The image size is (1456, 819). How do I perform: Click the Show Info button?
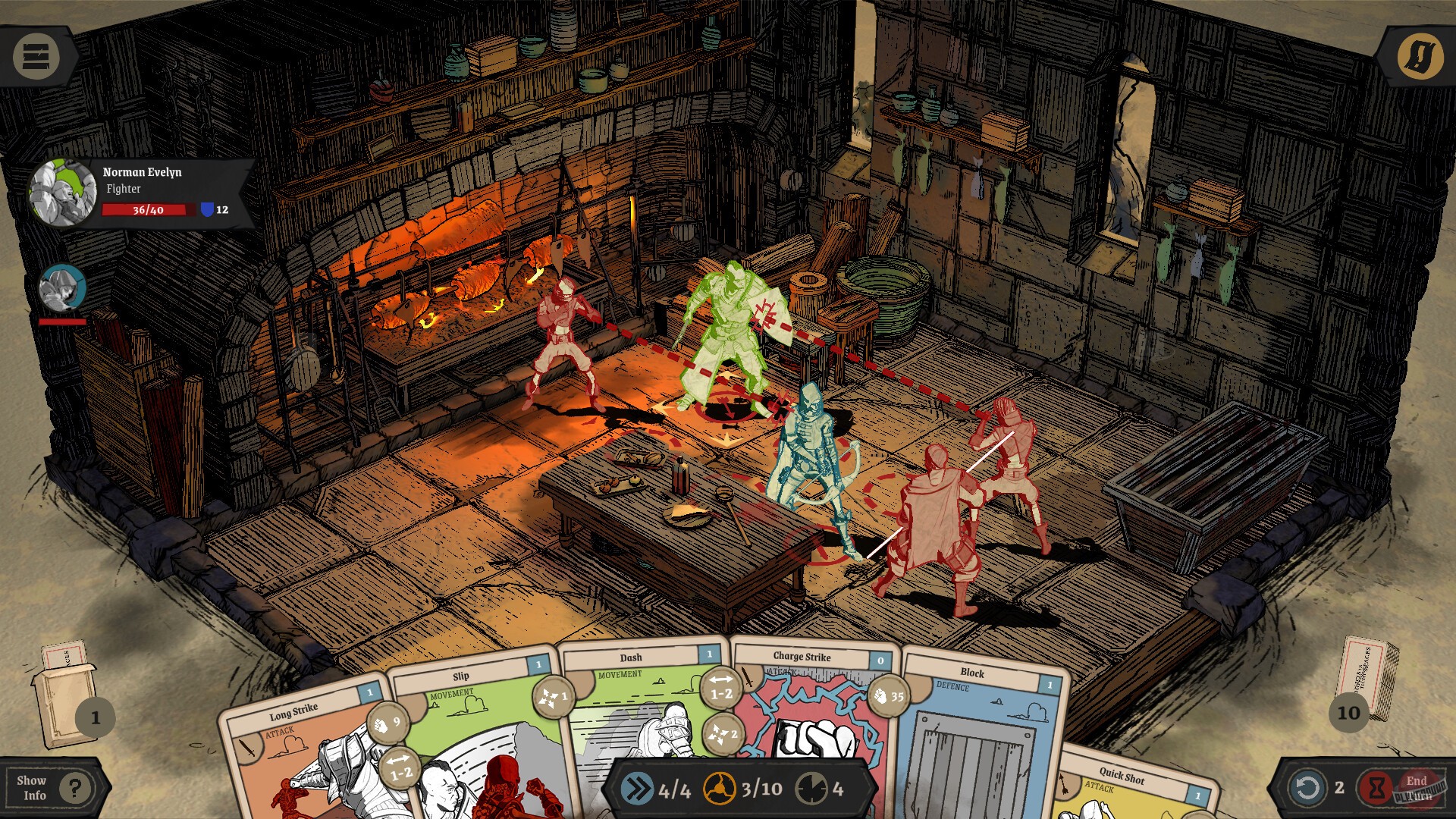click(x=32, y=789)
